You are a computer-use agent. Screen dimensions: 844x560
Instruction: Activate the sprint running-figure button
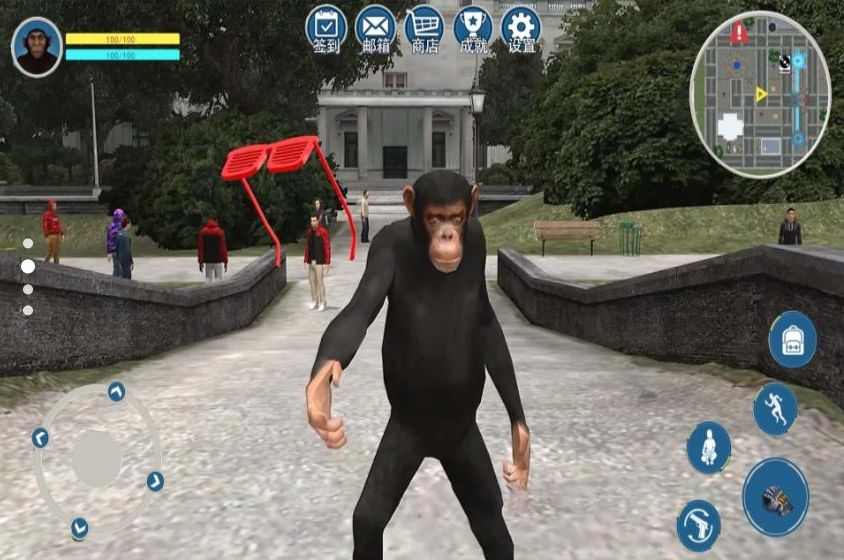(x=775, y=408)
